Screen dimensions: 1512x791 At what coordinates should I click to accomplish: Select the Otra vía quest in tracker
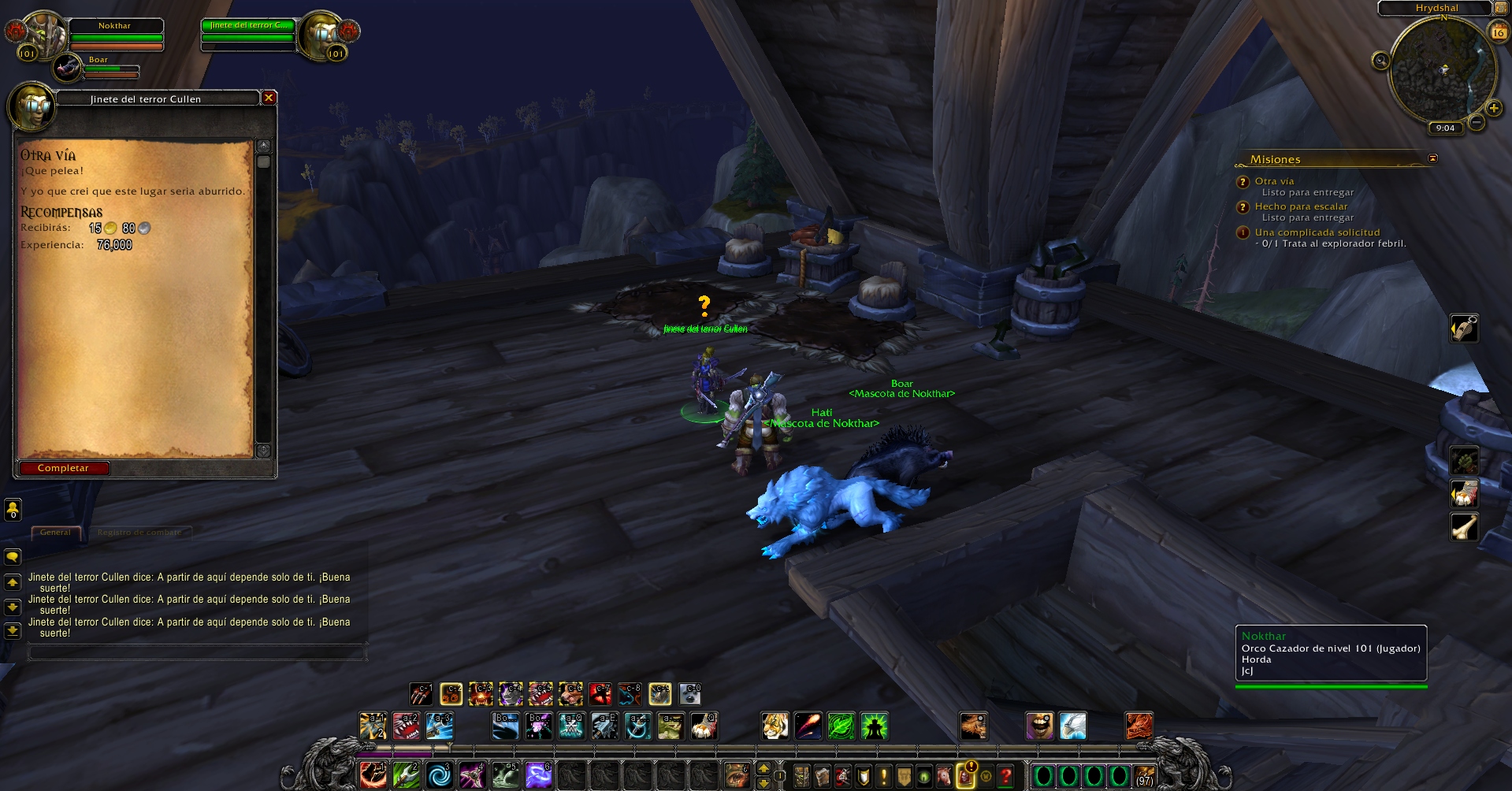[x=1274, y=181]
